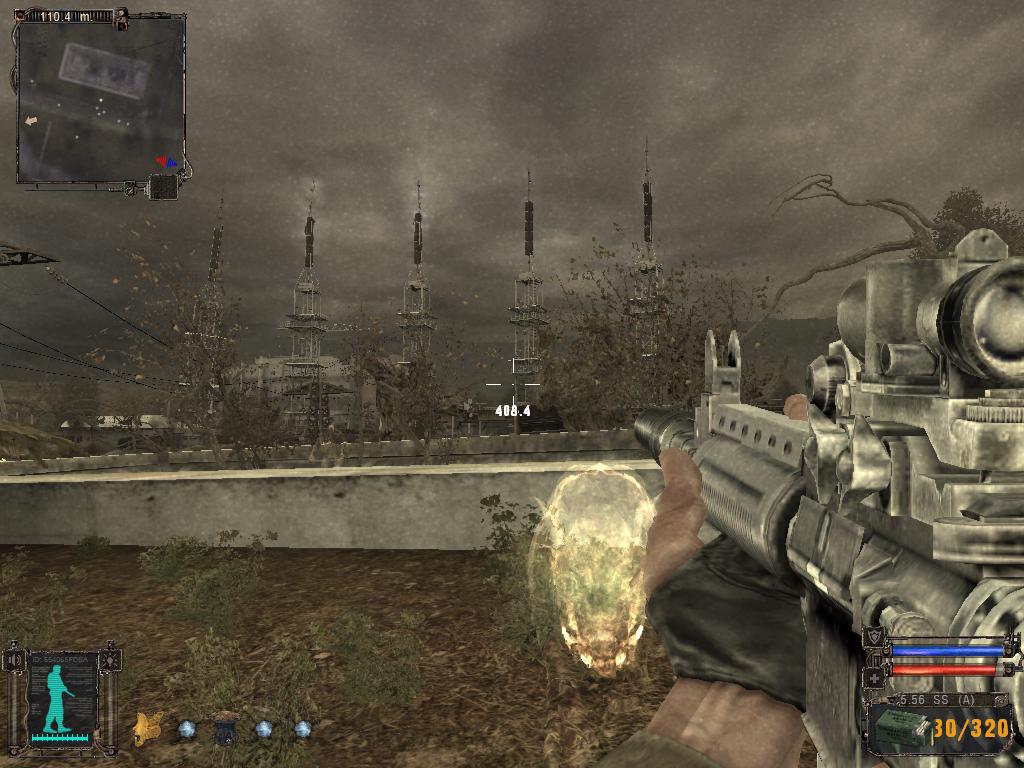Click the PDA device icon below the minimap

(x=162, y=187)
